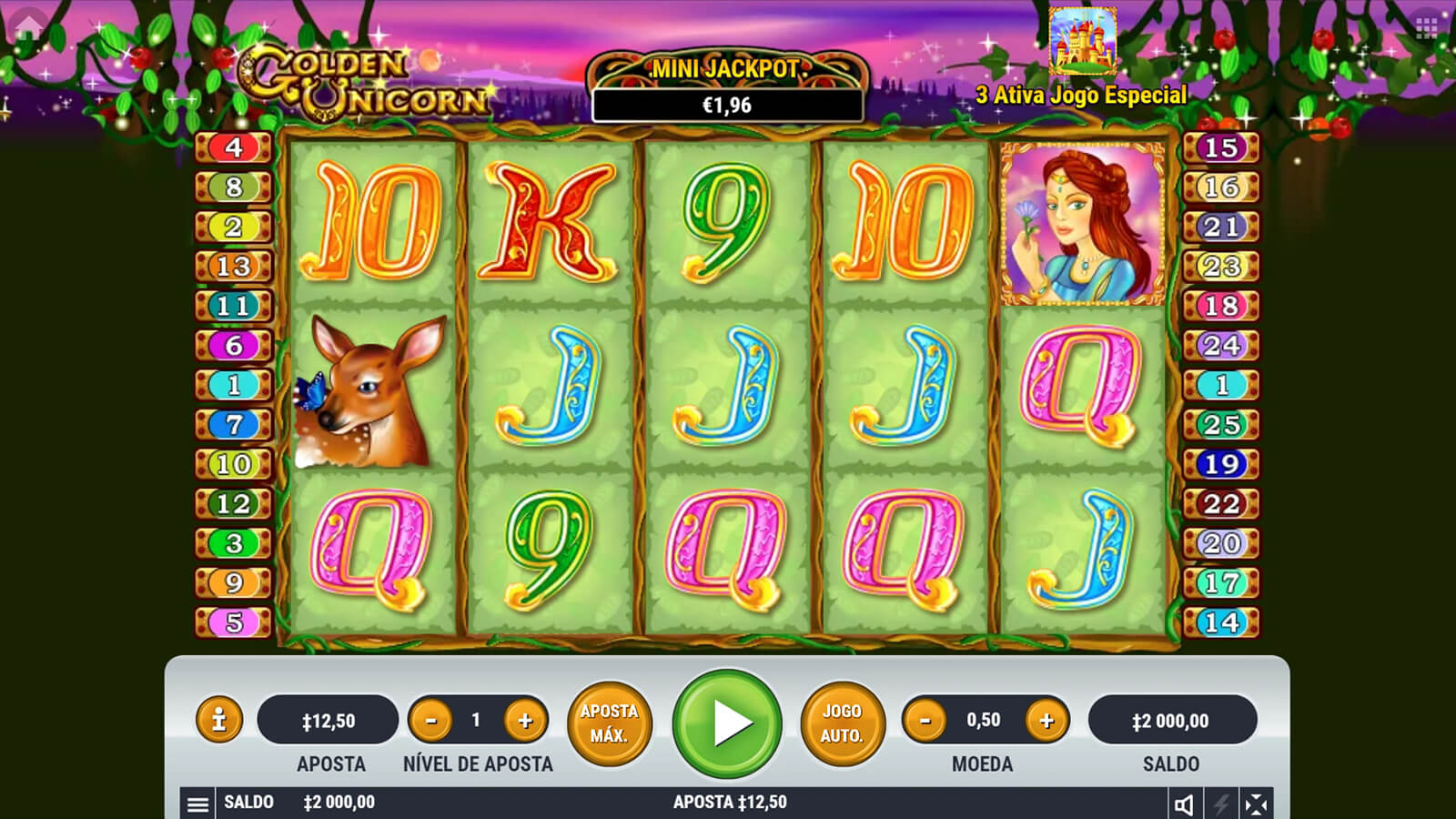Screen dimensions: 1456x819
Task: Select the Aposta Máx. button
Action: (610, 723)
